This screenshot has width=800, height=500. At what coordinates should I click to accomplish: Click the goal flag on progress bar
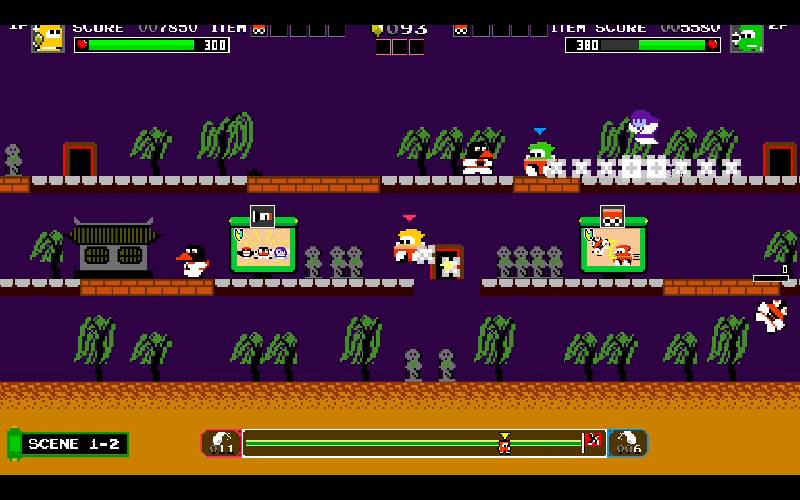(592, 441)
